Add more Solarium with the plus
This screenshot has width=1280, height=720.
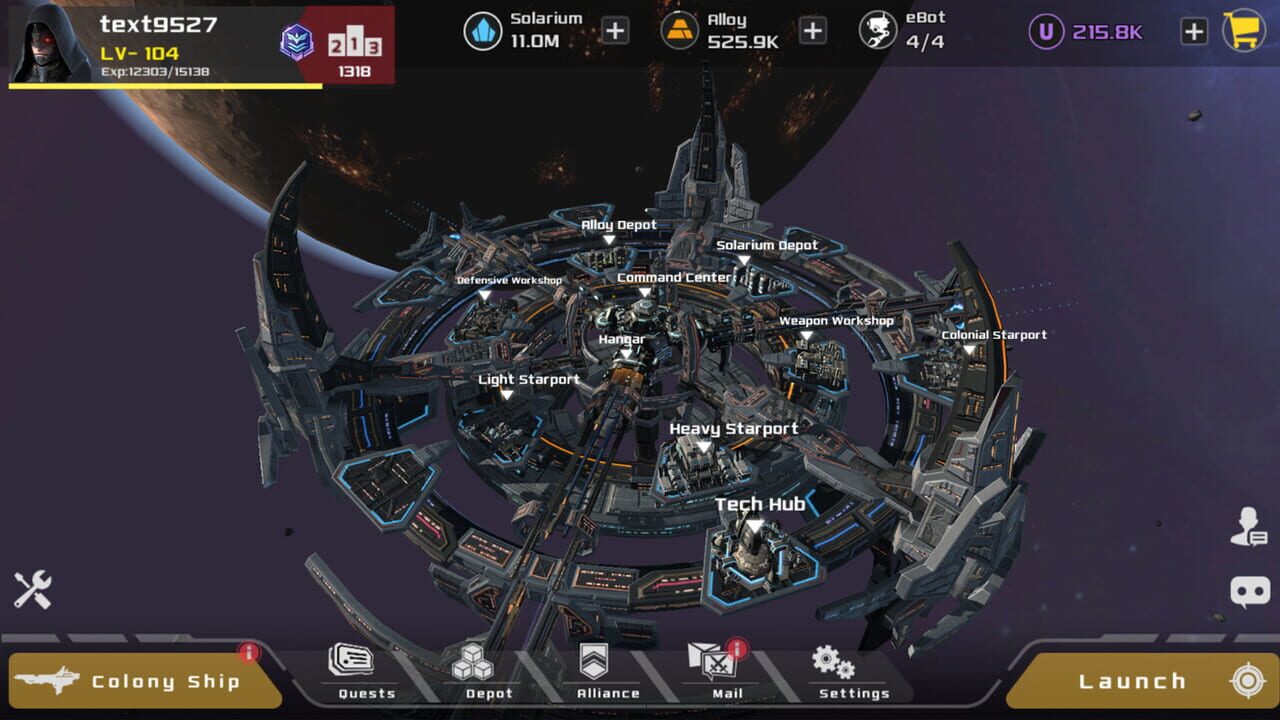click(x=615, y=31)
